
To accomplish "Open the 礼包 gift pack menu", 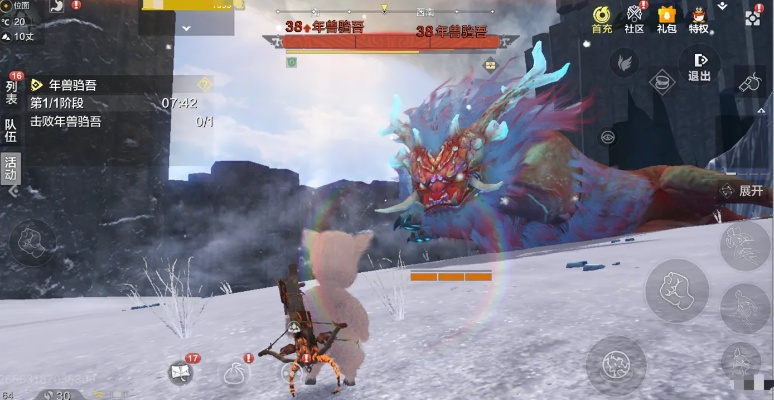I will 666,18.
